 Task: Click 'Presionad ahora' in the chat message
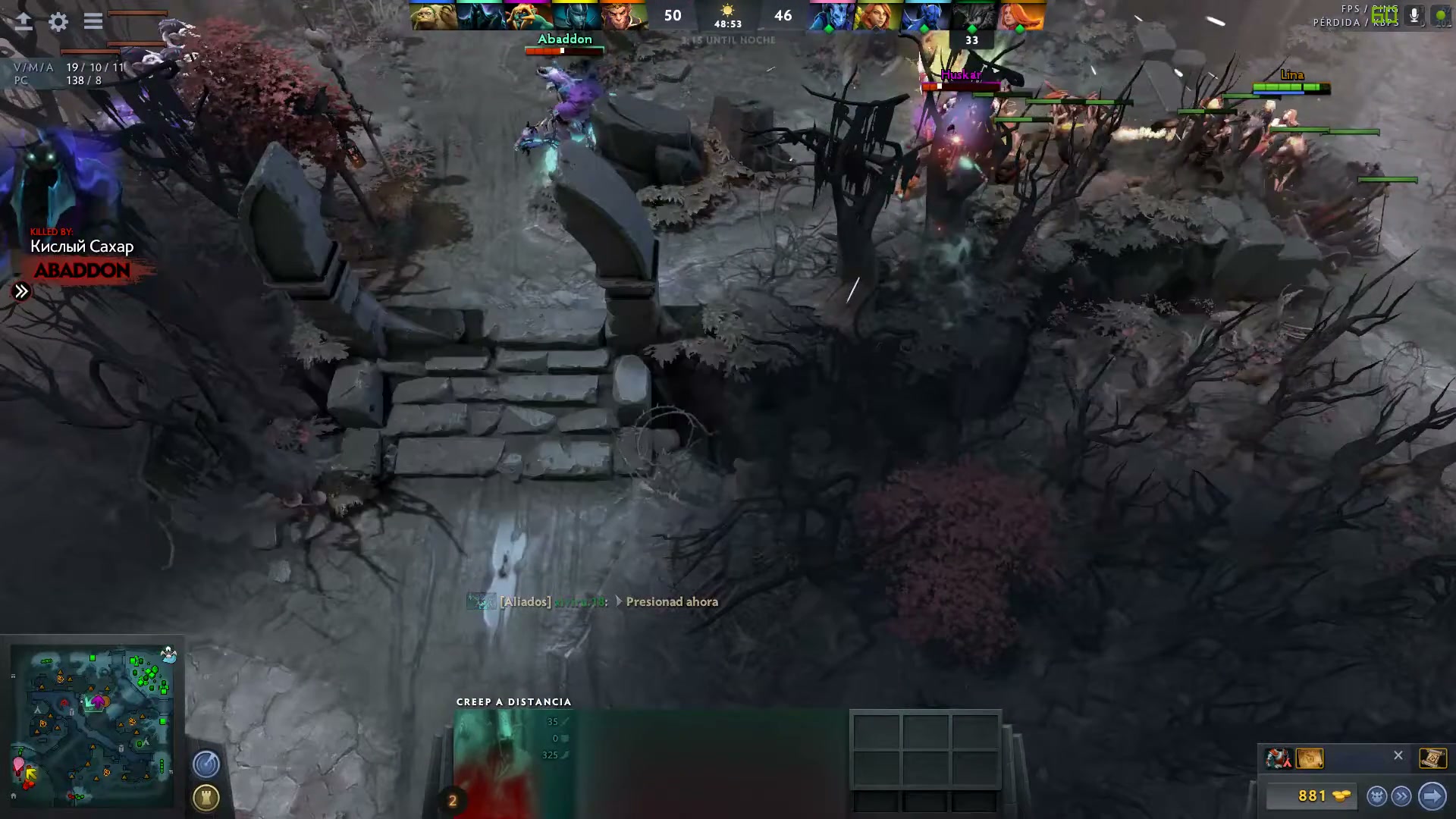click(670, 601)
